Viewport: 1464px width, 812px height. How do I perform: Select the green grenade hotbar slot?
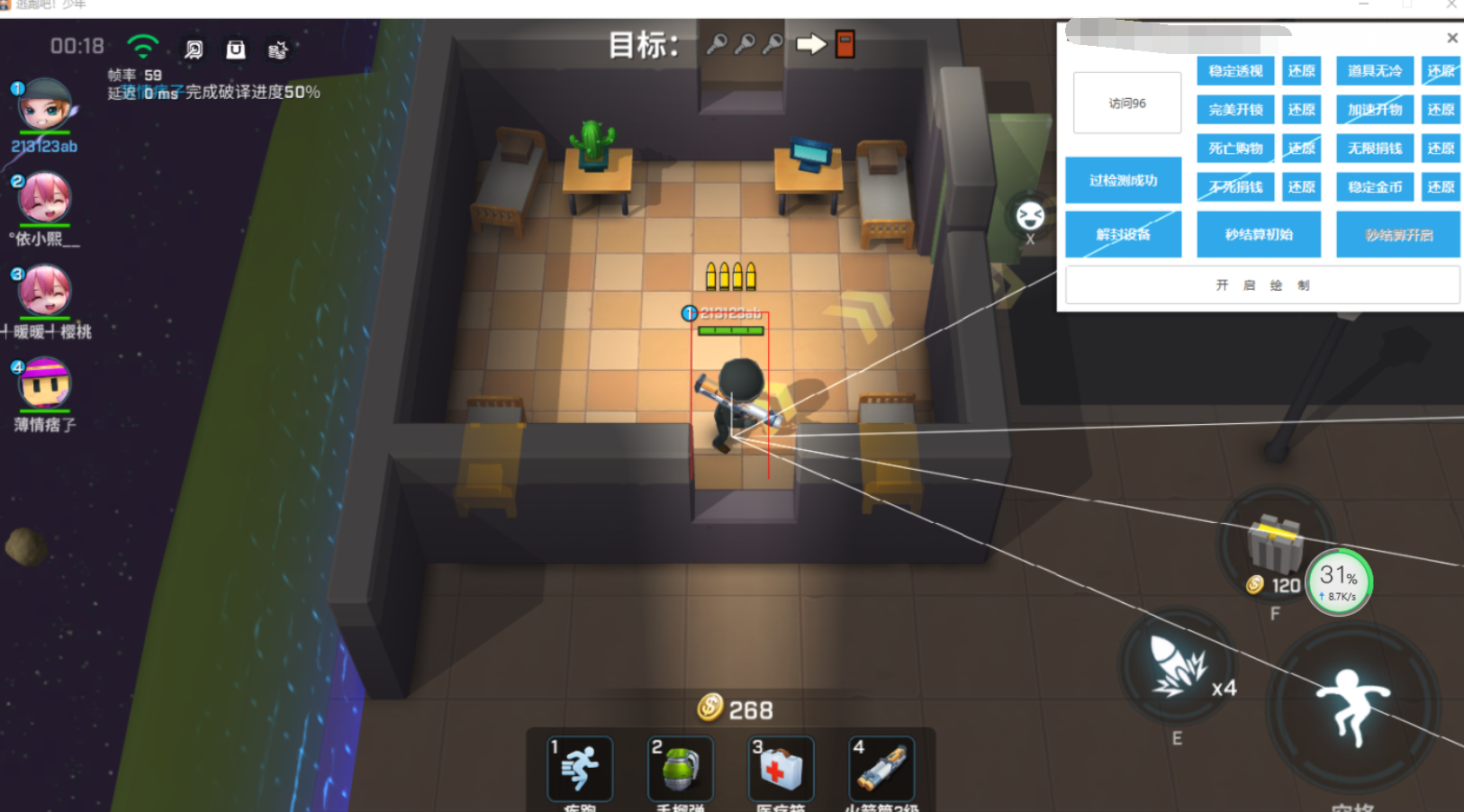click(681, 768)
